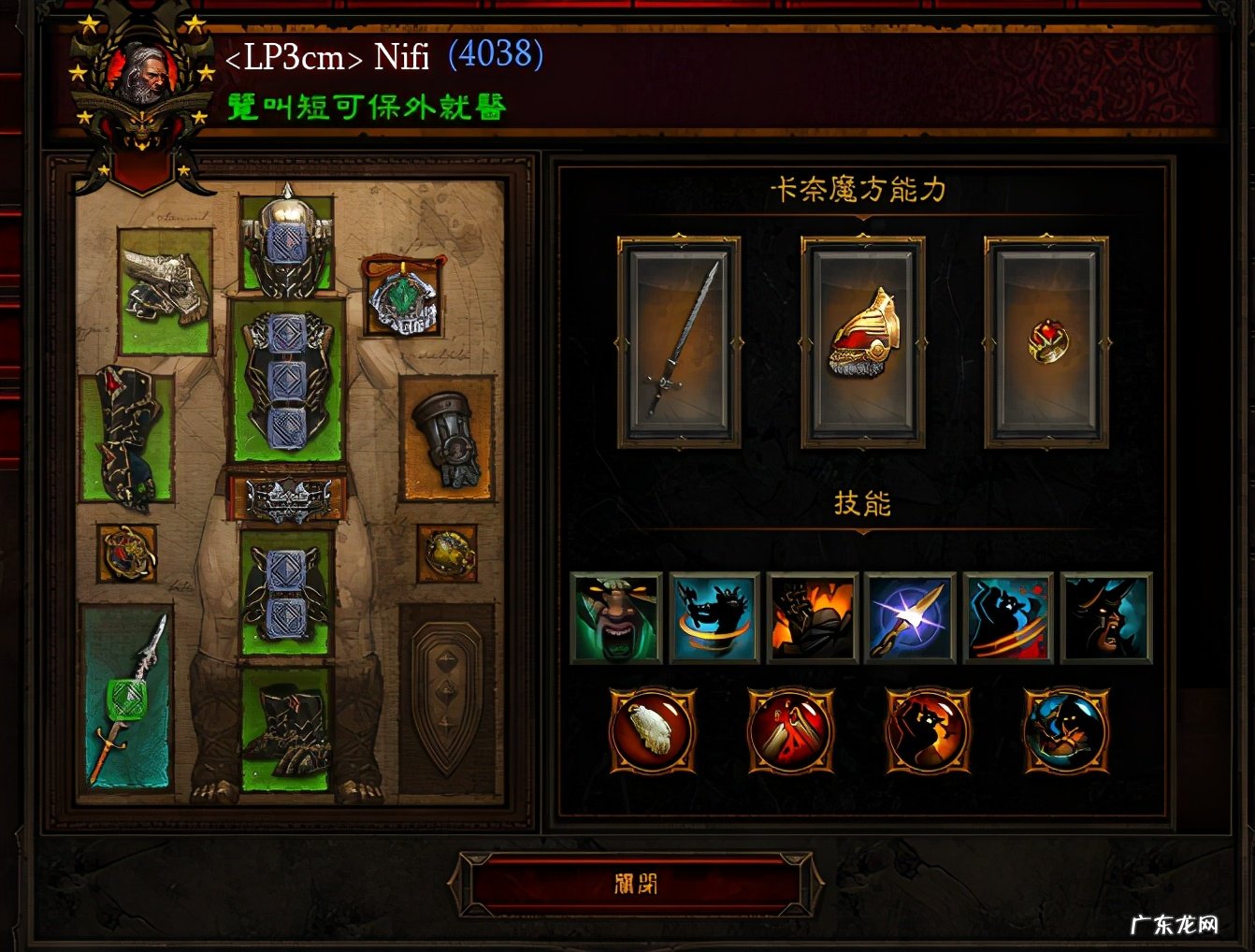Select the horned berserker silhouette skill
This screenshot has height=952, width=1255.
tap(1106, 618)
